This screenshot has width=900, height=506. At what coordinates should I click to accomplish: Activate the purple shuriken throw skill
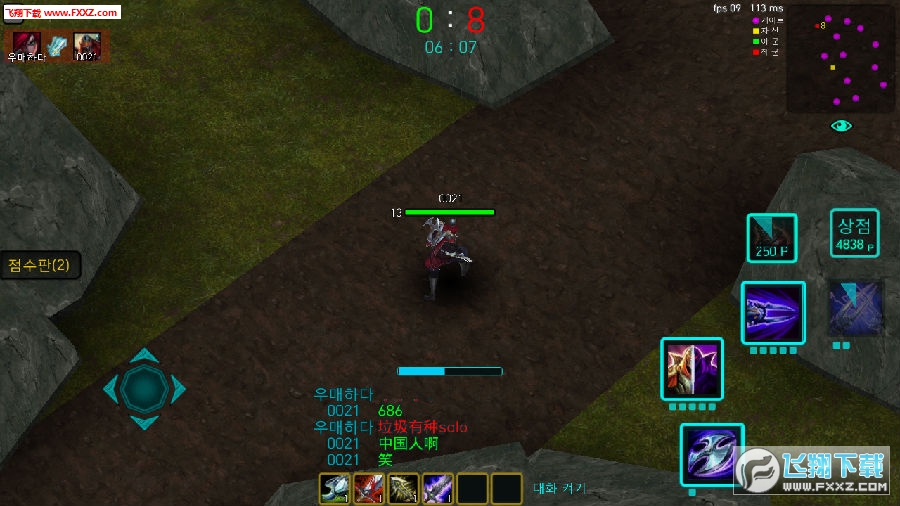(x=773, y=313)
